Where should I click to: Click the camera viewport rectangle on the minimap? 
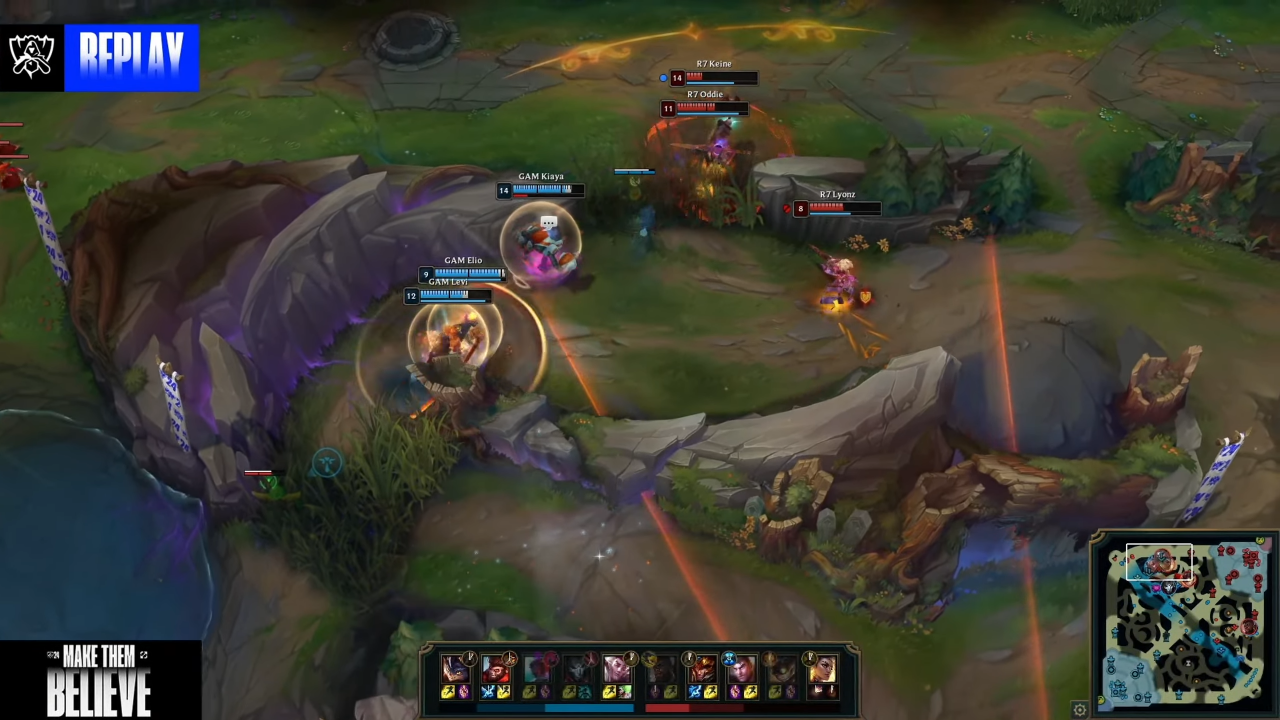click(1159, 561)
